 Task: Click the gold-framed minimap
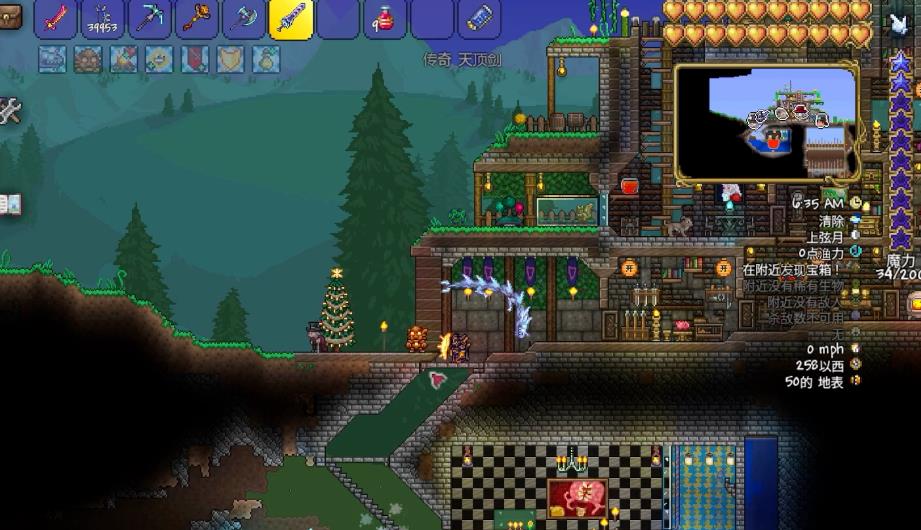pyautogui.click(x=766, y=122)
